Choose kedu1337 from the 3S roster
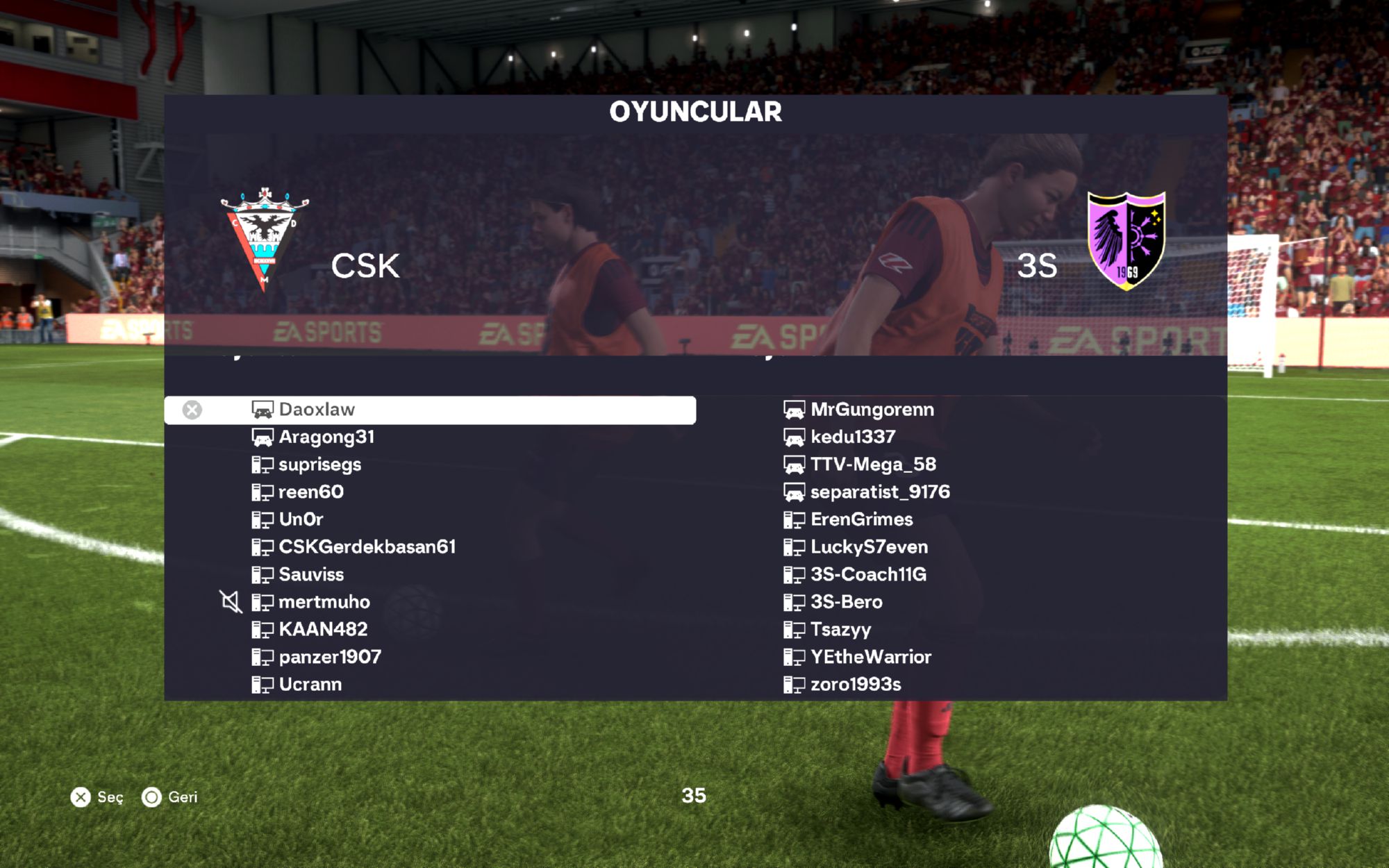Viewport: 1389px width, 868px height. [x=853, y=437]
